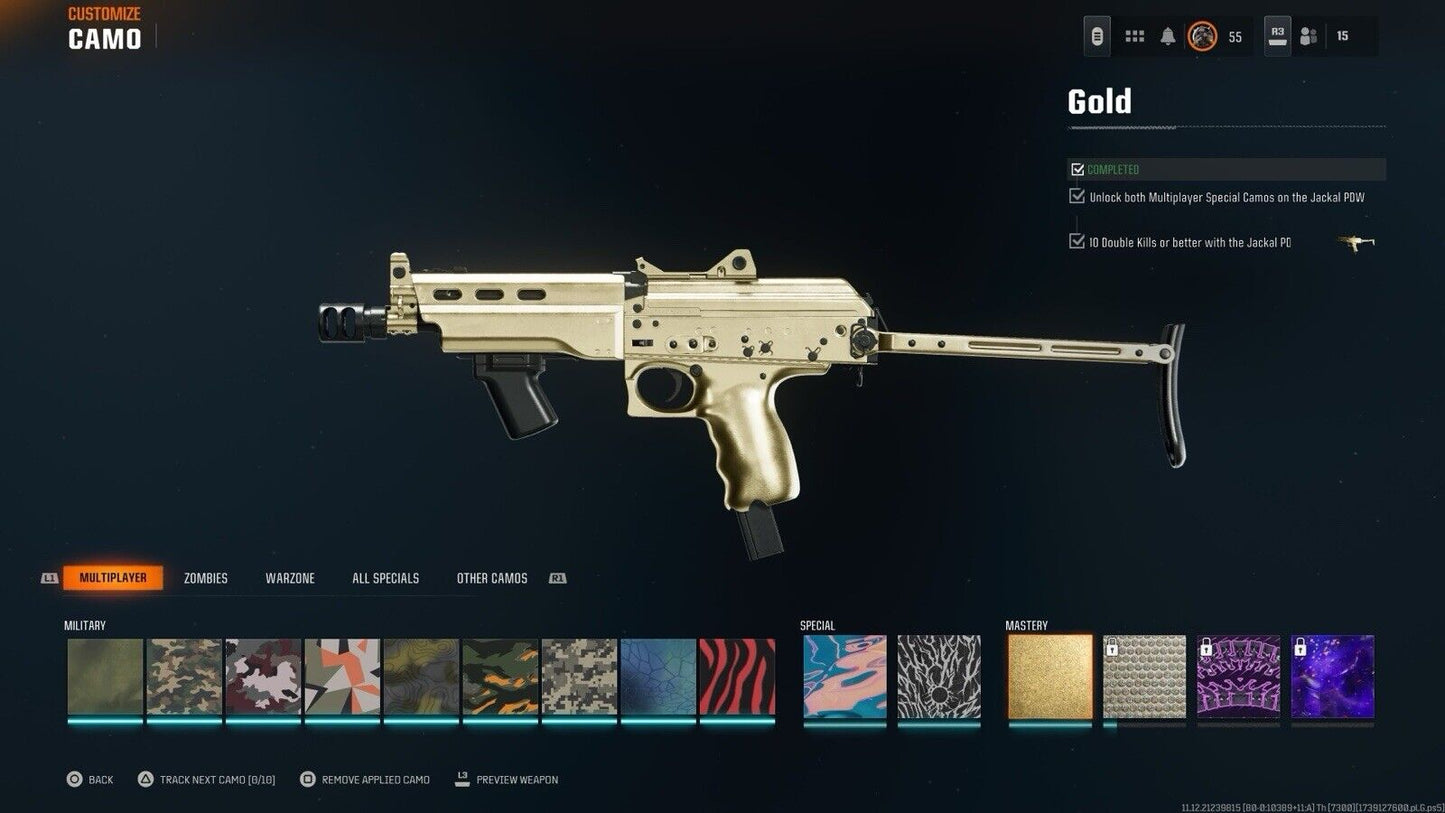Click the lock icon on a locked Mastery camo
The height and width of the screenshot is (813, 1445).
point(1113,648)
